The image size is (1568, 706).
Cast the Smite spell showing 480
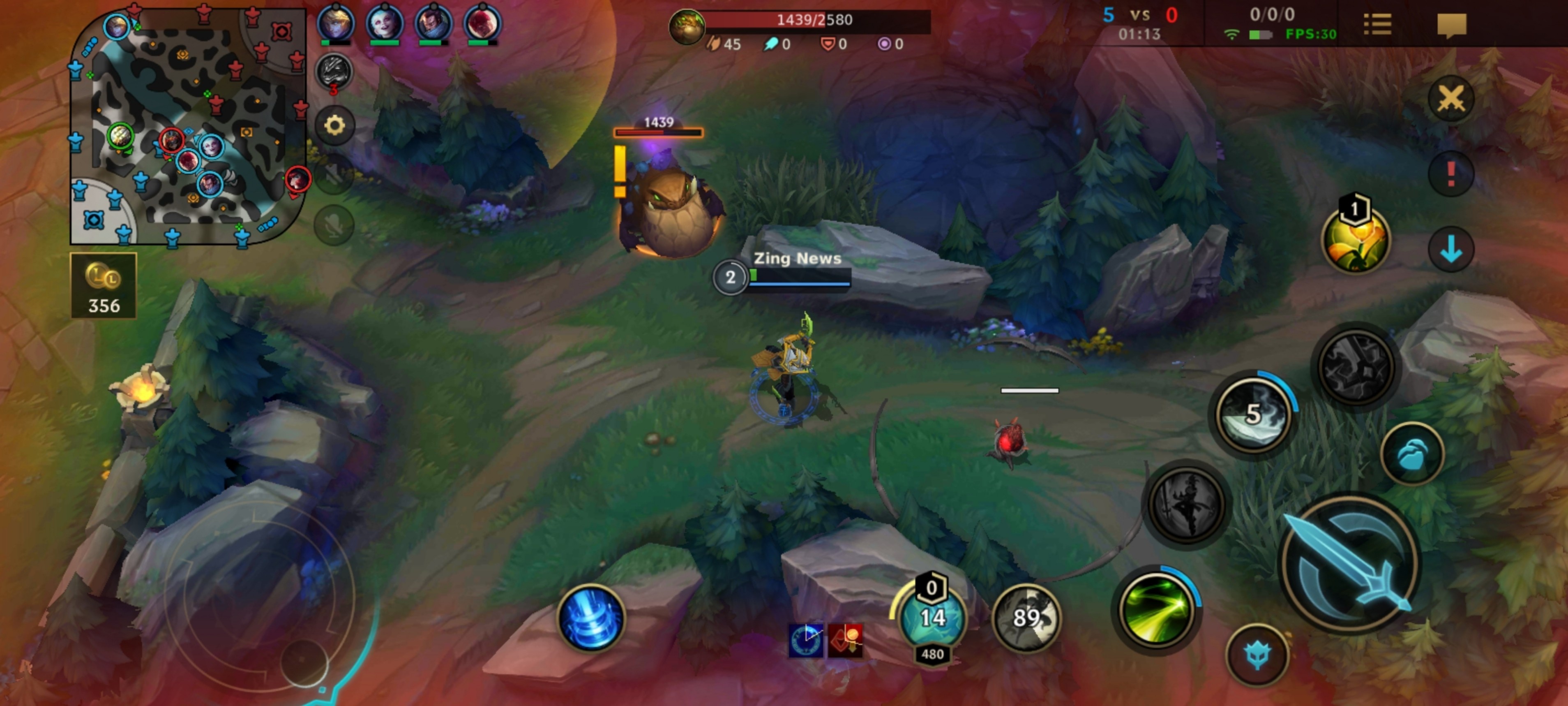932,619
